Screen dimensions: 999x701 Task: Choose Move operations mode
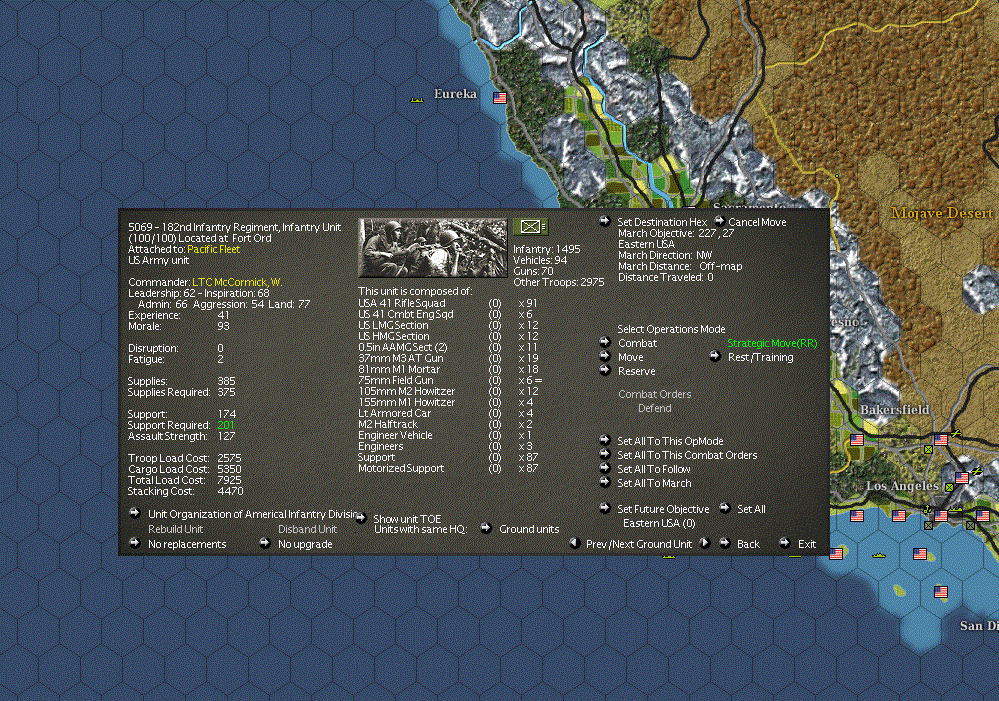[630, 357]
